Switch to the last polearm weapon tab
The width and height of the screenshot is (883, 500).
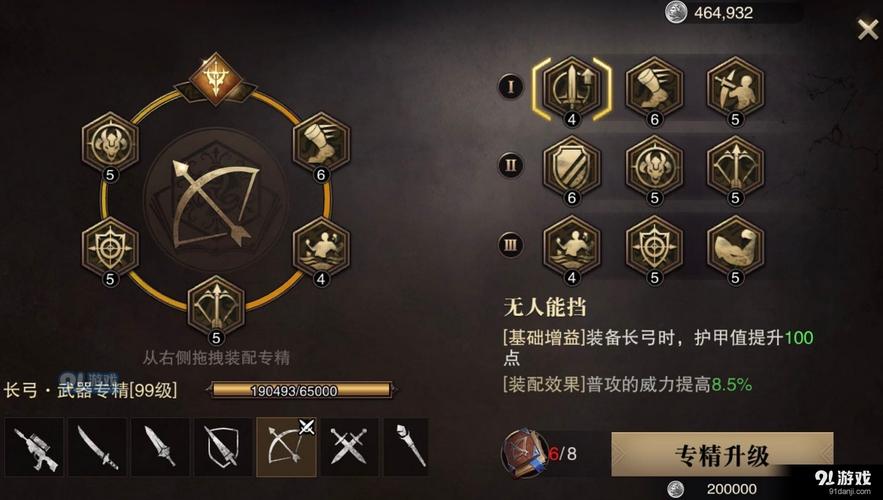(x=406, y=446)
